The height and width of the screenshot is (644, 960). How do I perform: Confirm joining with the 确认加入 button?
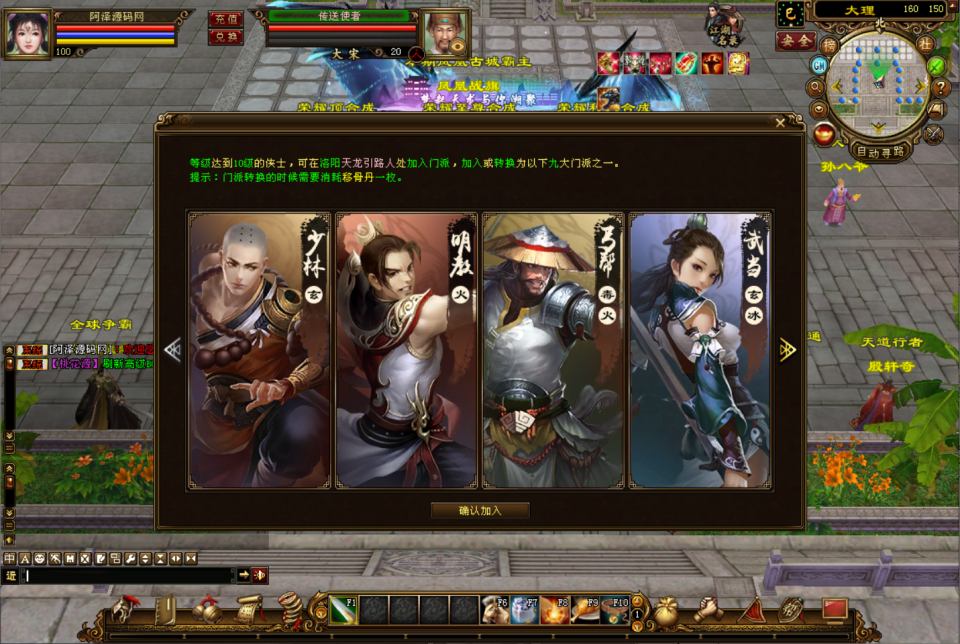[480, 510]
